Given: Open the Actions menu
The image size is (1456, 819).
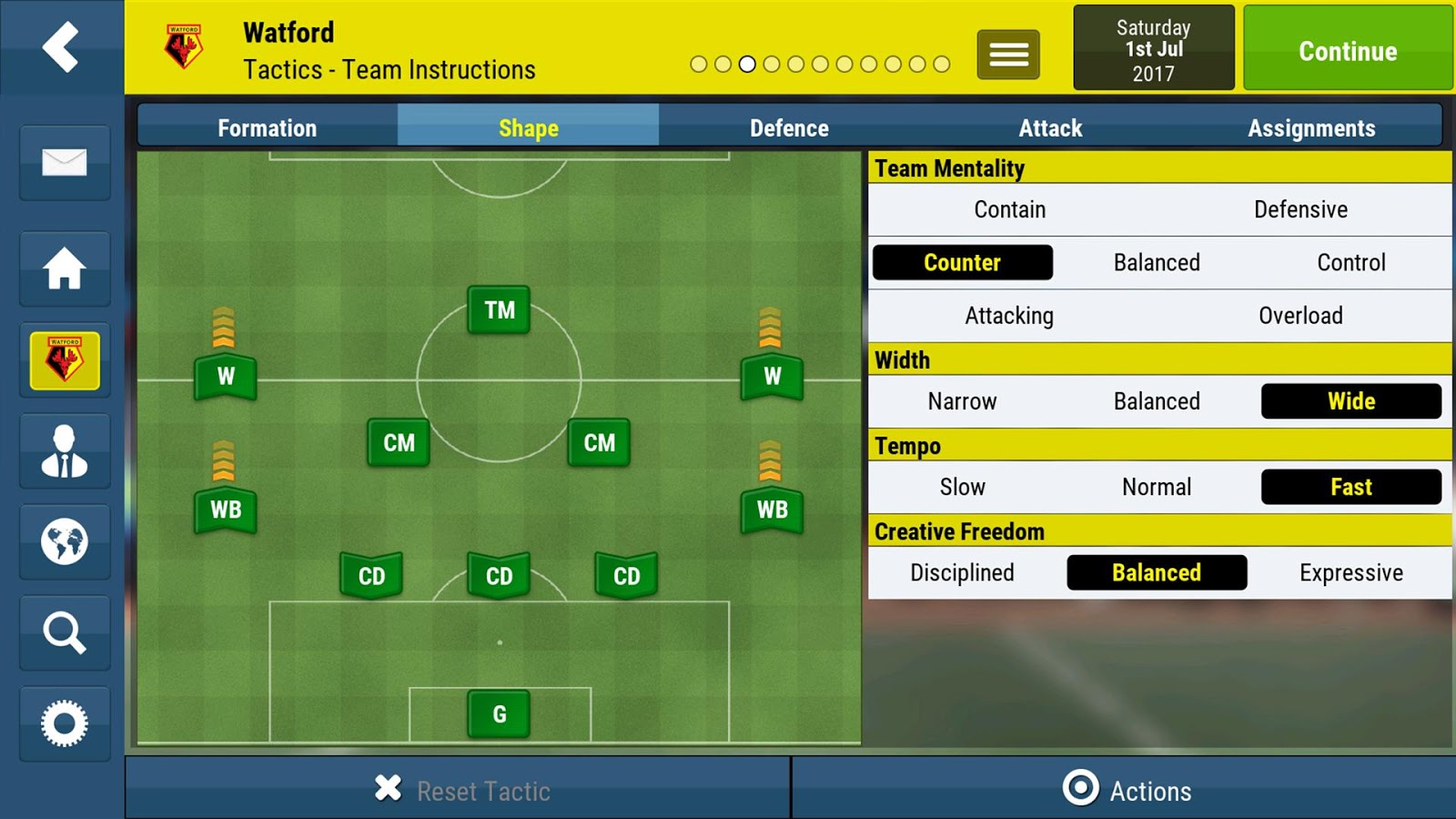Looking at the screenshot, I should coord(1127,790).
